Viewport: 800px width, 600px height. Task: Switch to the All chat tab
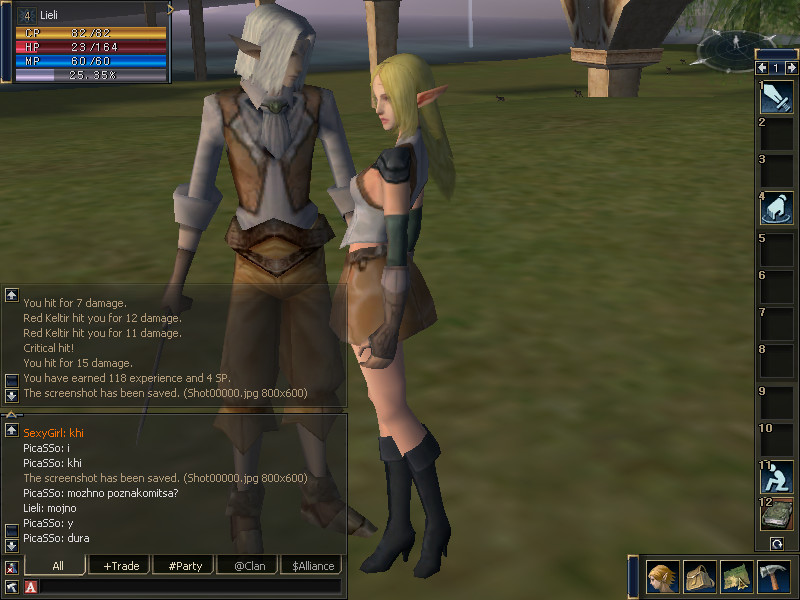coord(58,566)
